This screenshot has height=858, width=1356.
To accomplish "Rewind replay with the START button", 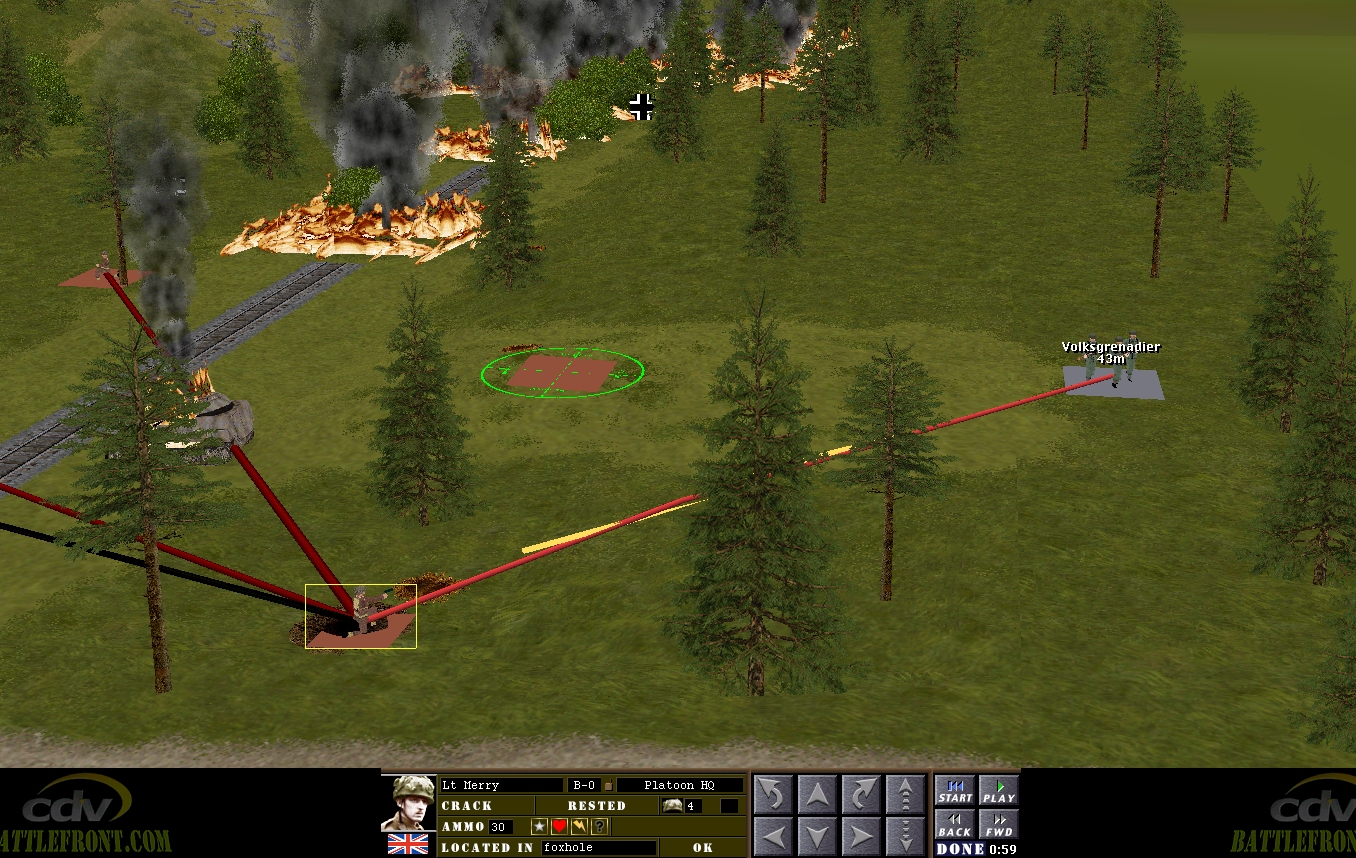I will [954, 791].
